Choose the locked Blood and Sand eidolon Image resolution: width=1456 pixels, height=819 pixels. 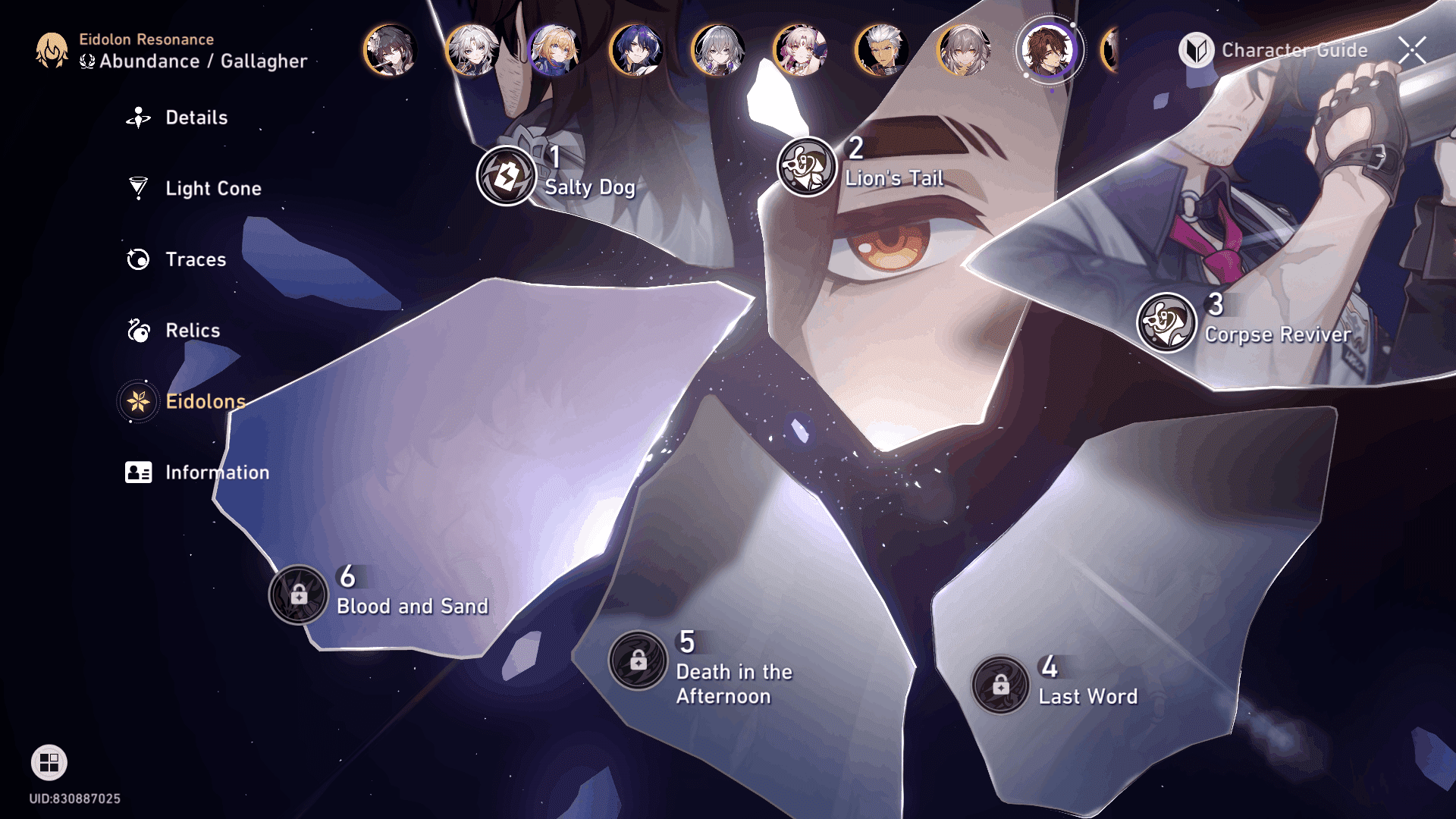pyautogui.click(x=299, y=595)
